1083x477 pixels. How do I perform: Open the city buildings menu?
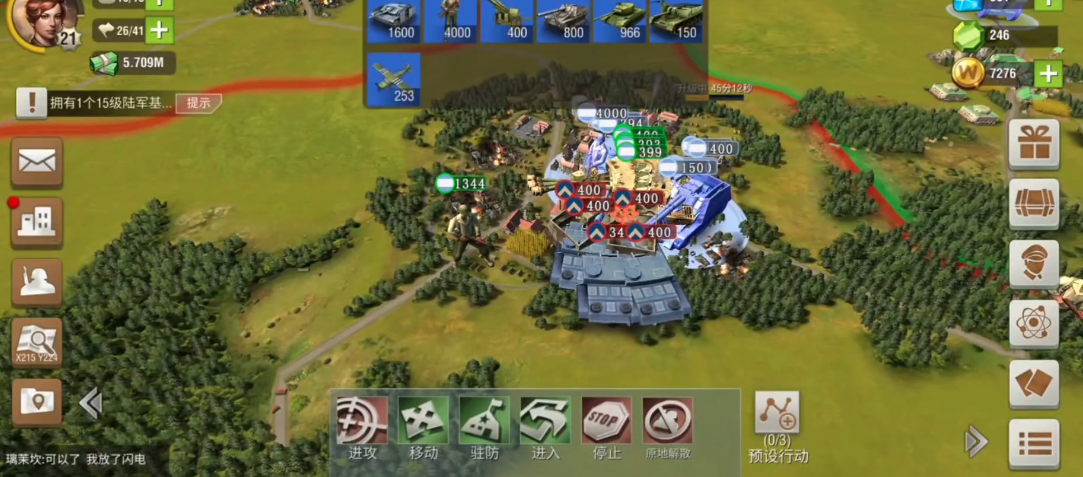point(37,222)
